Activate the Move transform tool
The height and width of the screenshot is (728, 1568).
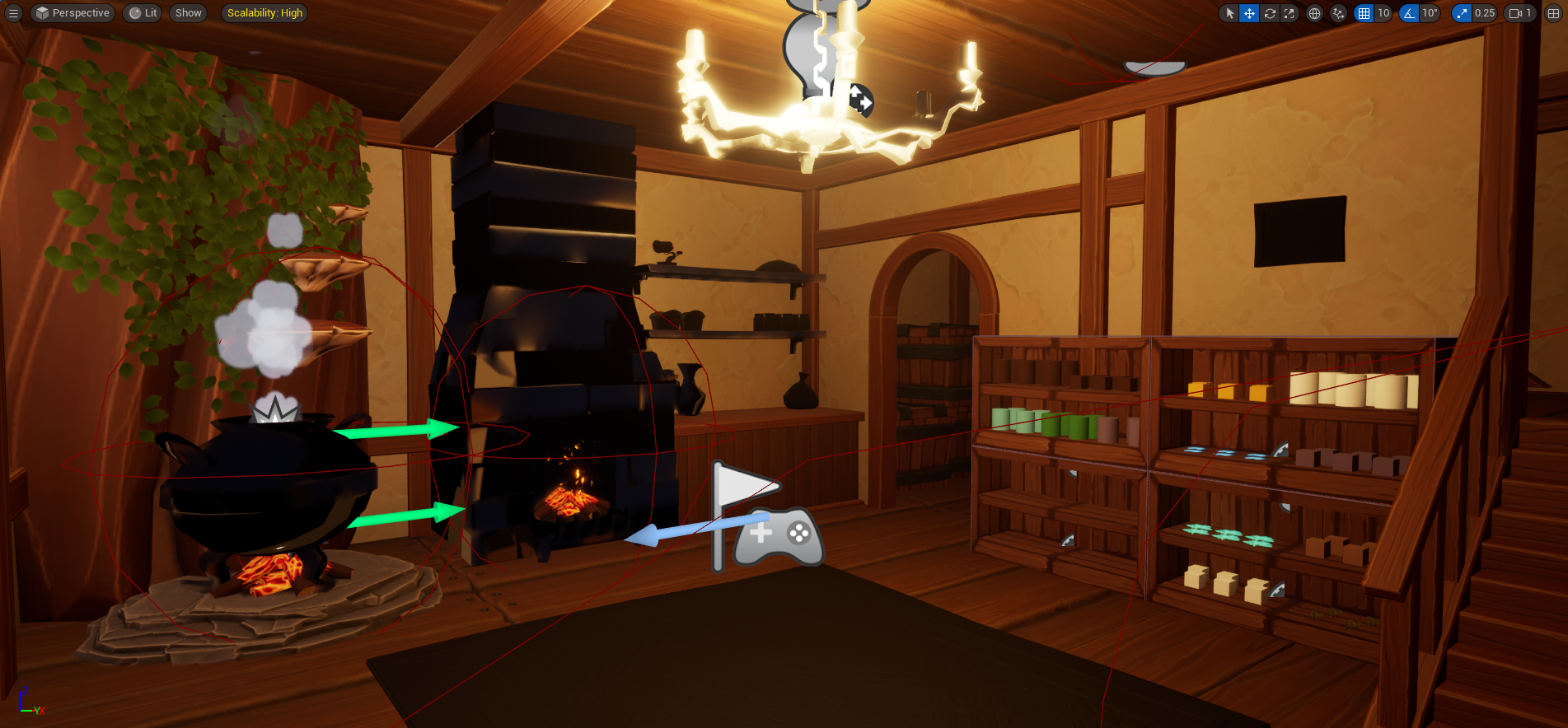1249,13
